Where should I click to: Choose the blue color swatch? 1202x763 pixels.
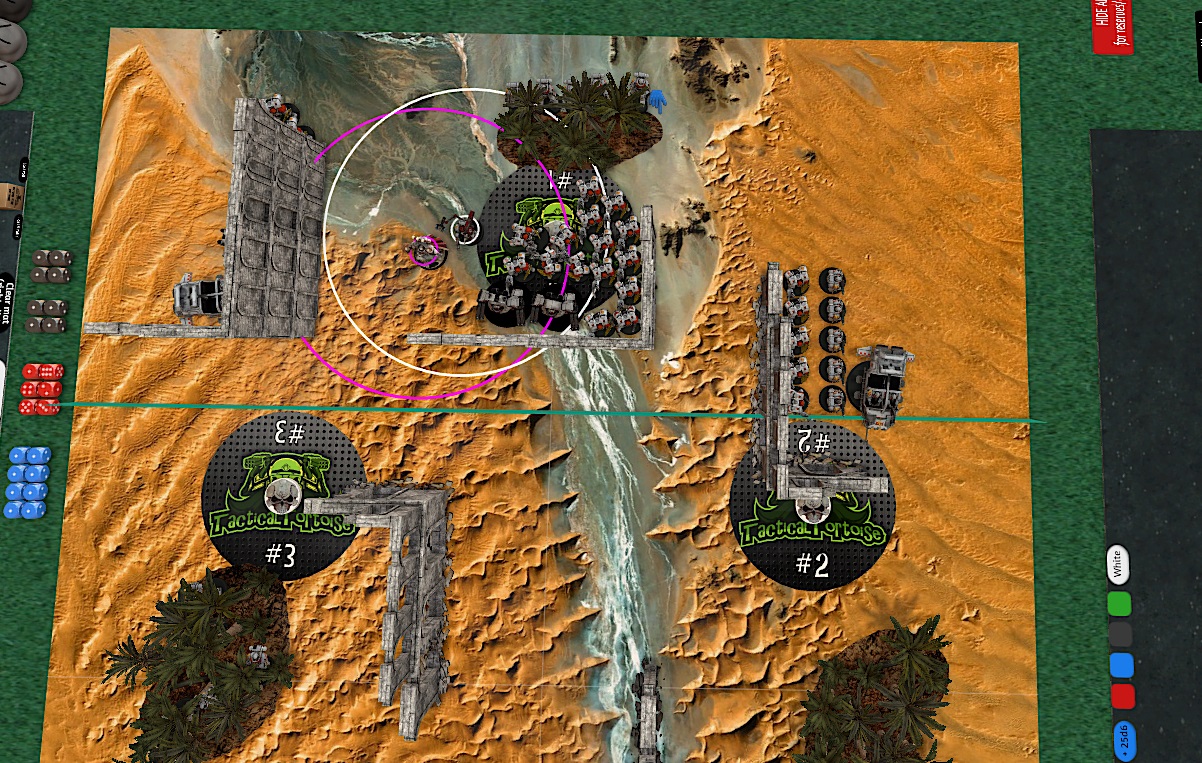1120,665
